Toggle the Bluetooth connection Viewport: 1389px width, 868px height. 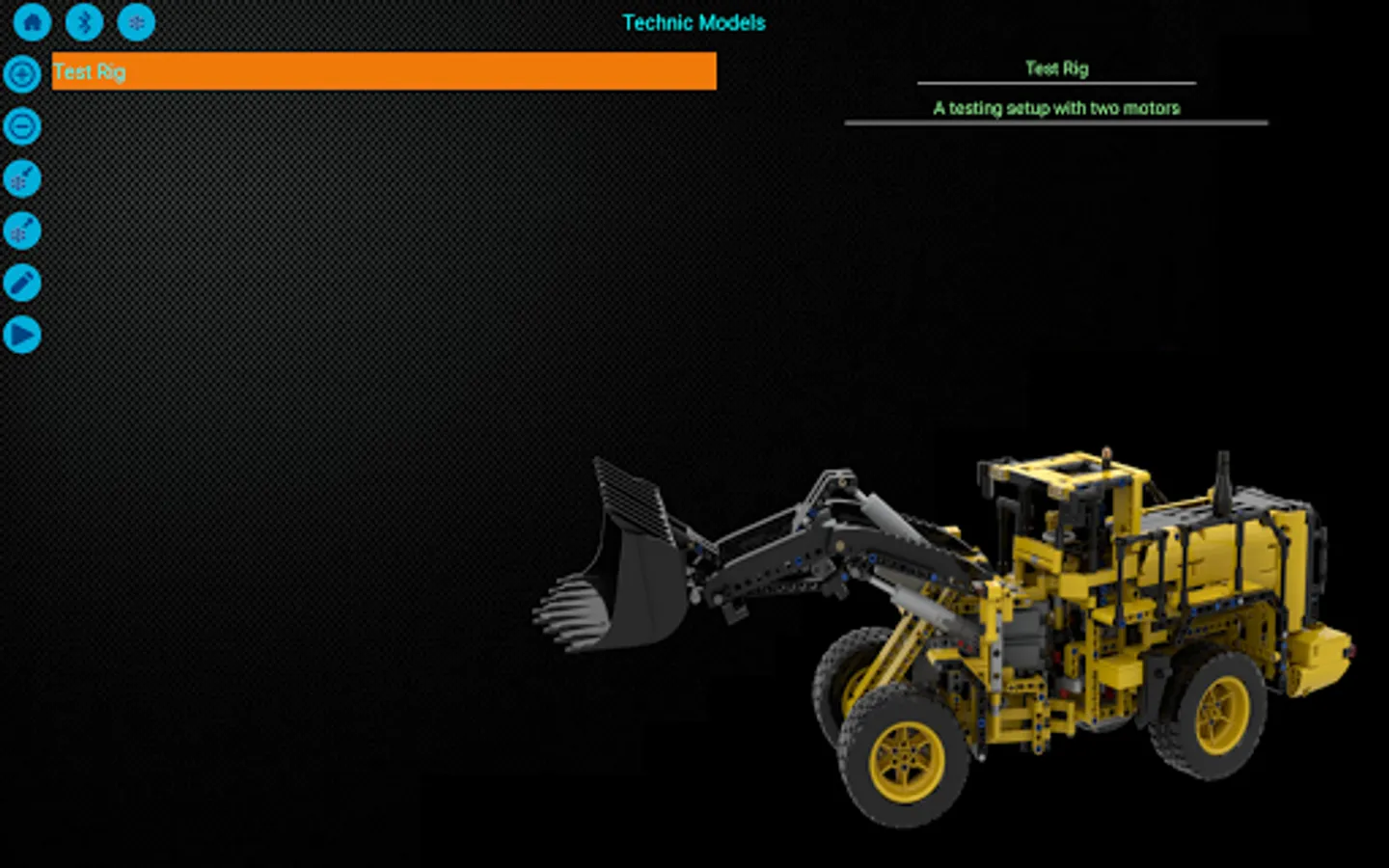pos(84,21)
